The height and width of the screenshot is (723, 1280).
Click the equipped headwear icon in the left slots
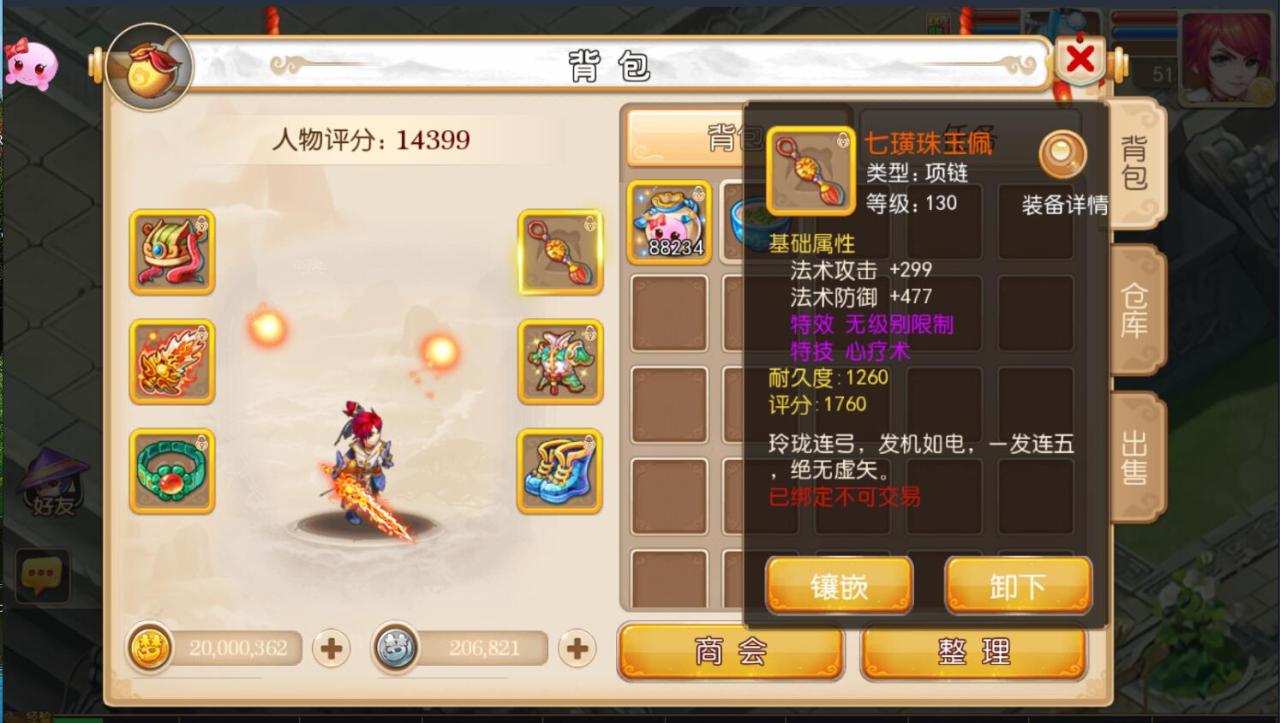click(x=171, y=253)
